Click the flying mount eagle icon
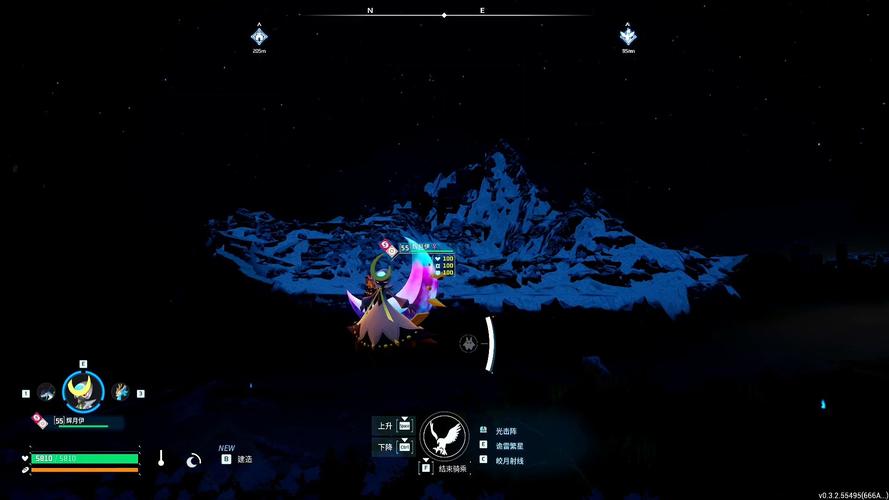 pos(445,436)
